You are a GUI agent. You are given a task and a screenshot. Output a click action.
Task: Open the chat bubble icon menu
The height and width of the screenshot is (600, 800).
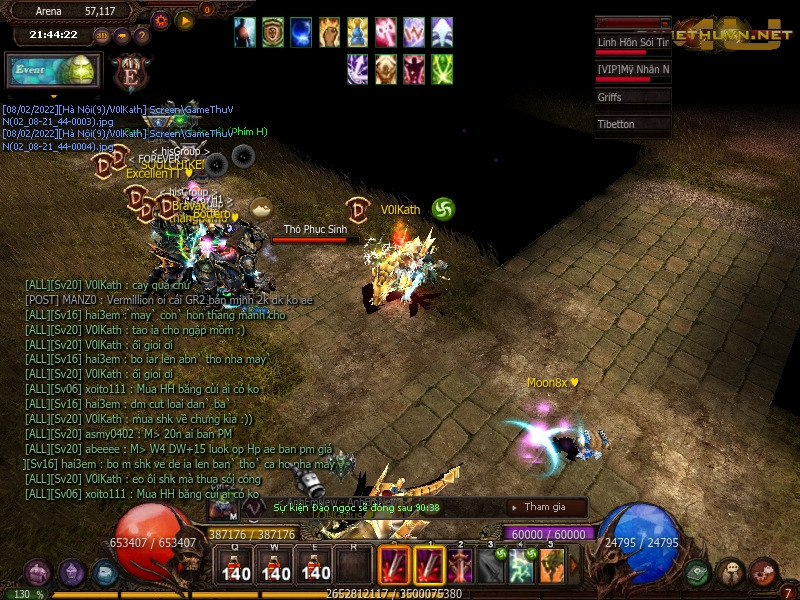point(731,573)
